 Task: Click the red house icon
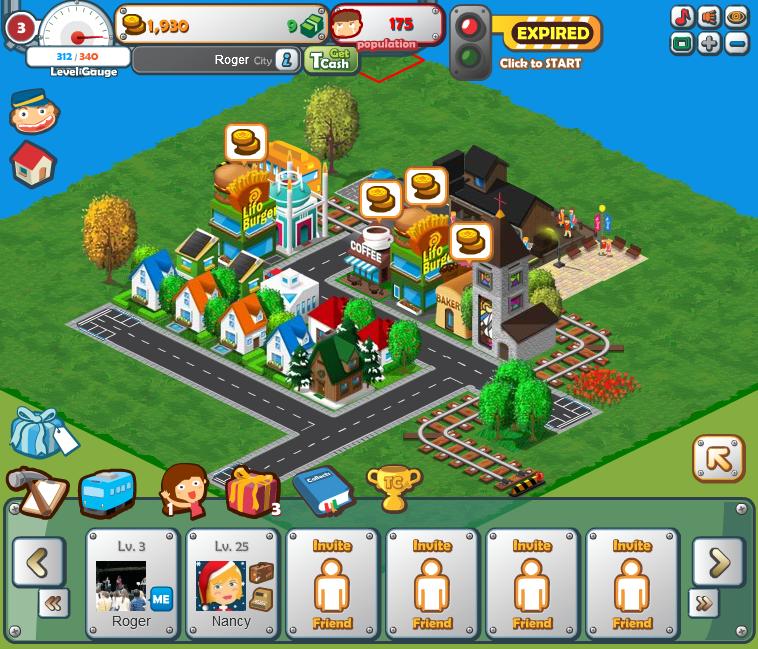33,163
